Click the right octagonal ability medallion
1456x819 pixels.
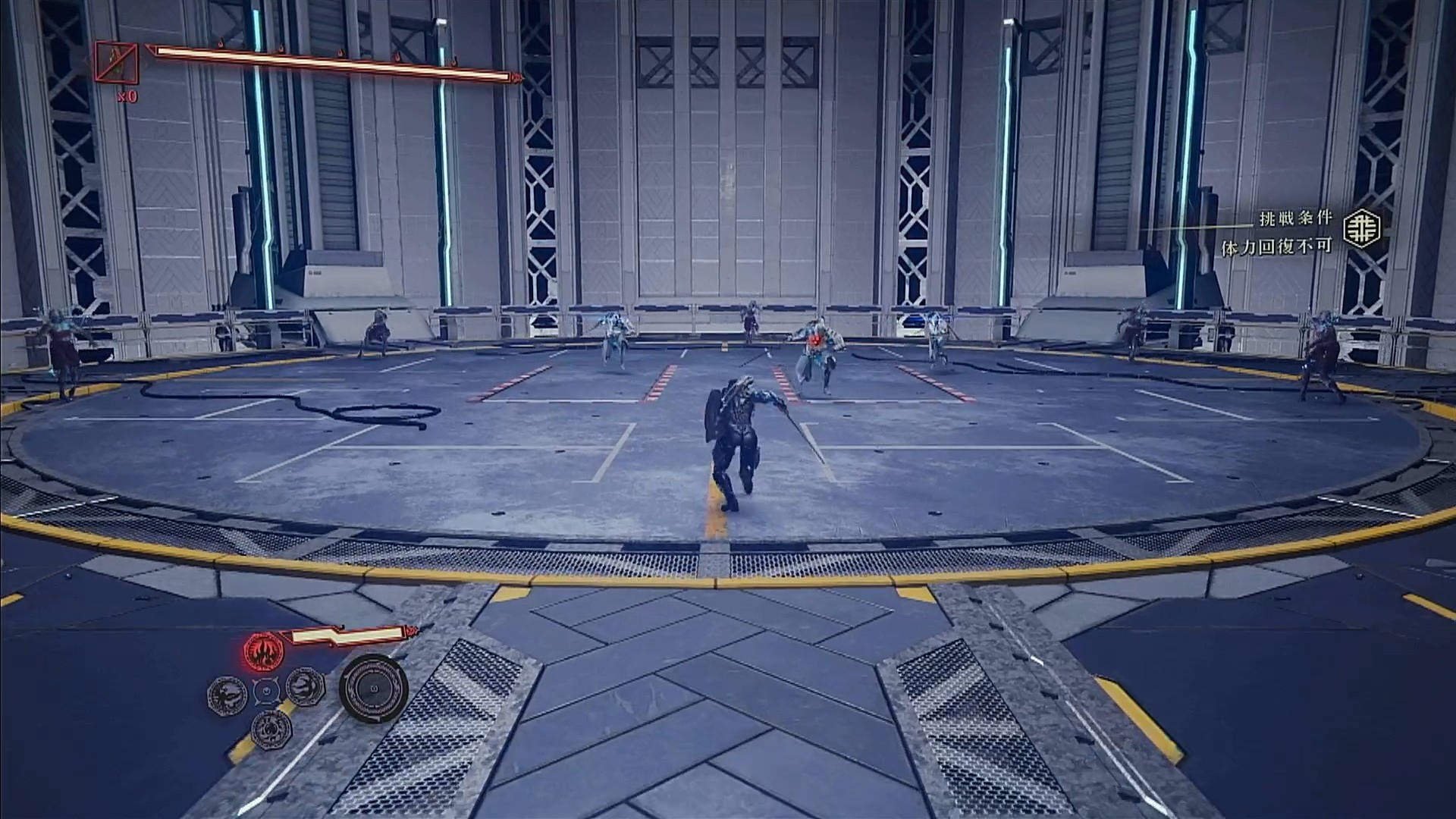point(305,686)
